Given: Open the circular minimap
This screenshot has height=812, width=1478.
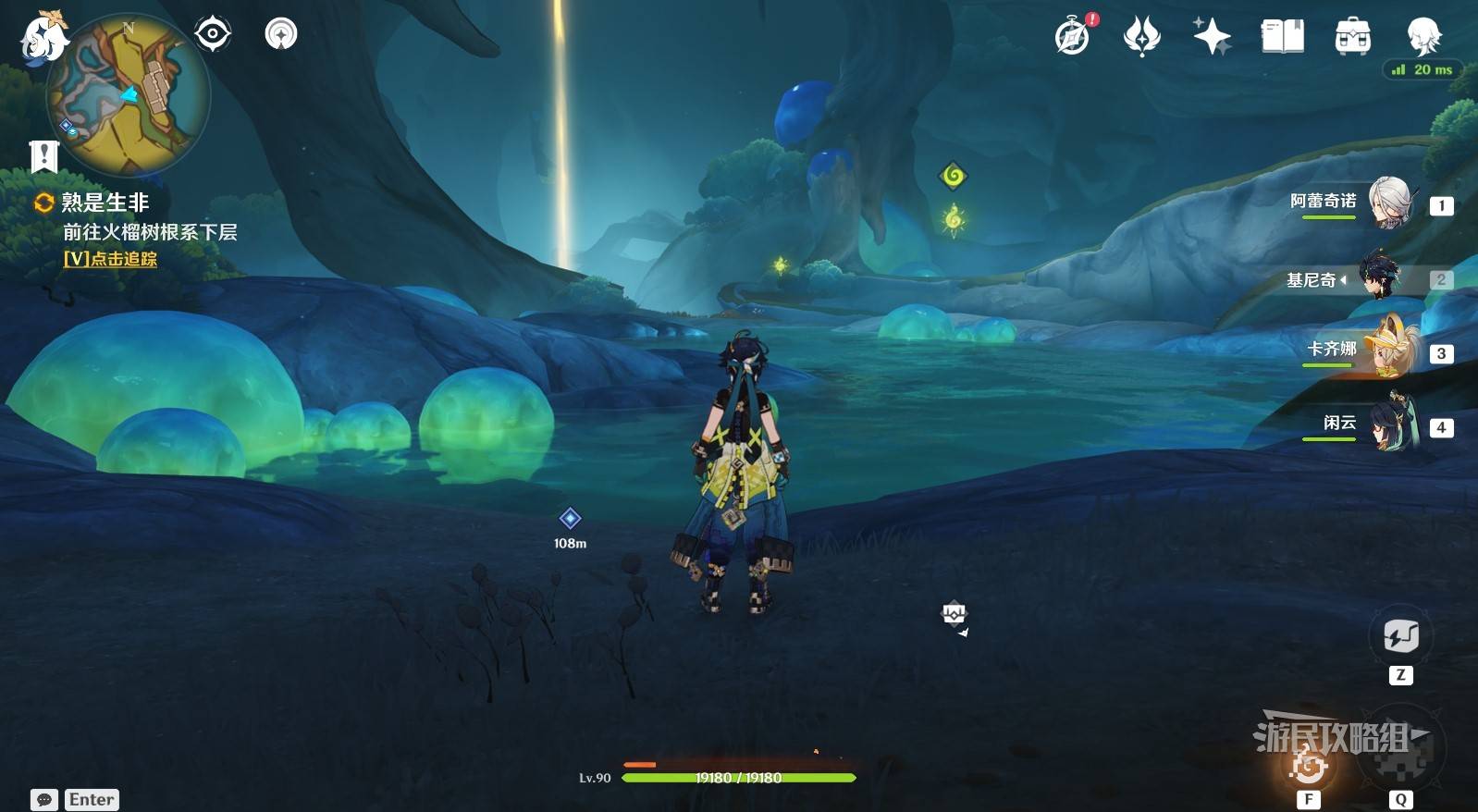Looking at the screenshot, I should click(129, 95).
